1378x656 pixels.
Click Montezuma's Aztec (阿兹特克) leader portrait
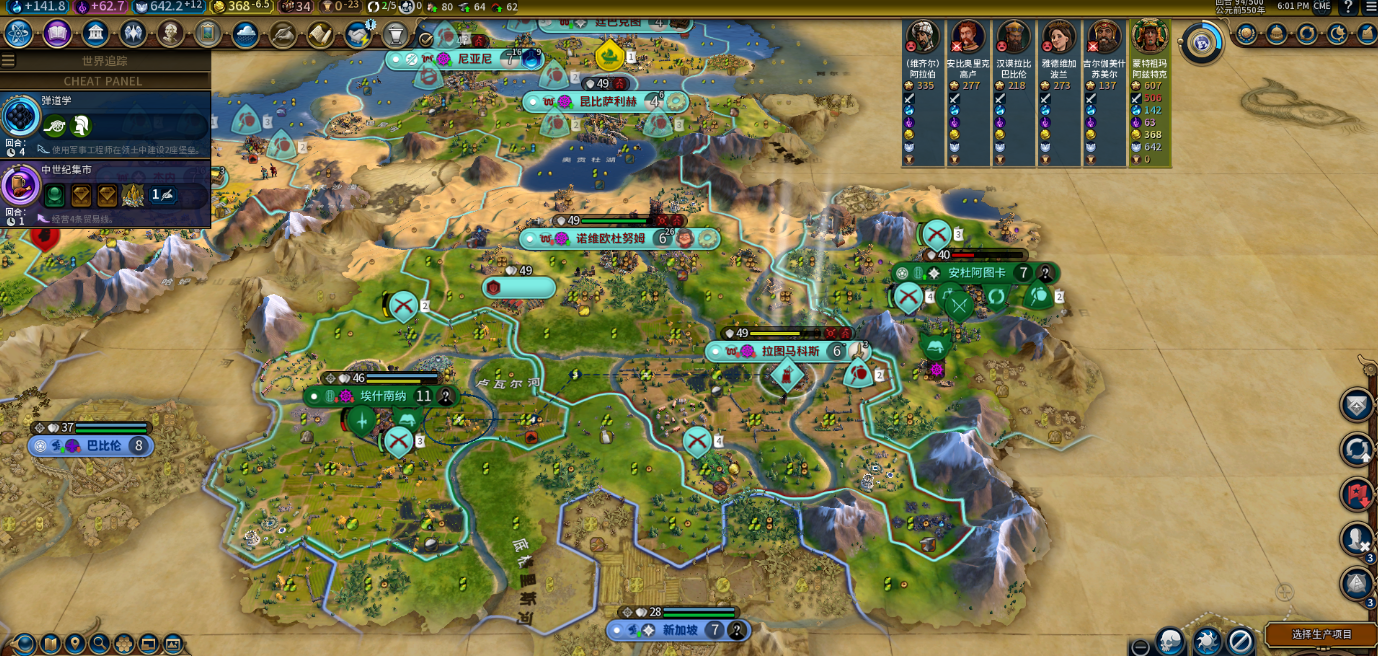point(1150,38)
